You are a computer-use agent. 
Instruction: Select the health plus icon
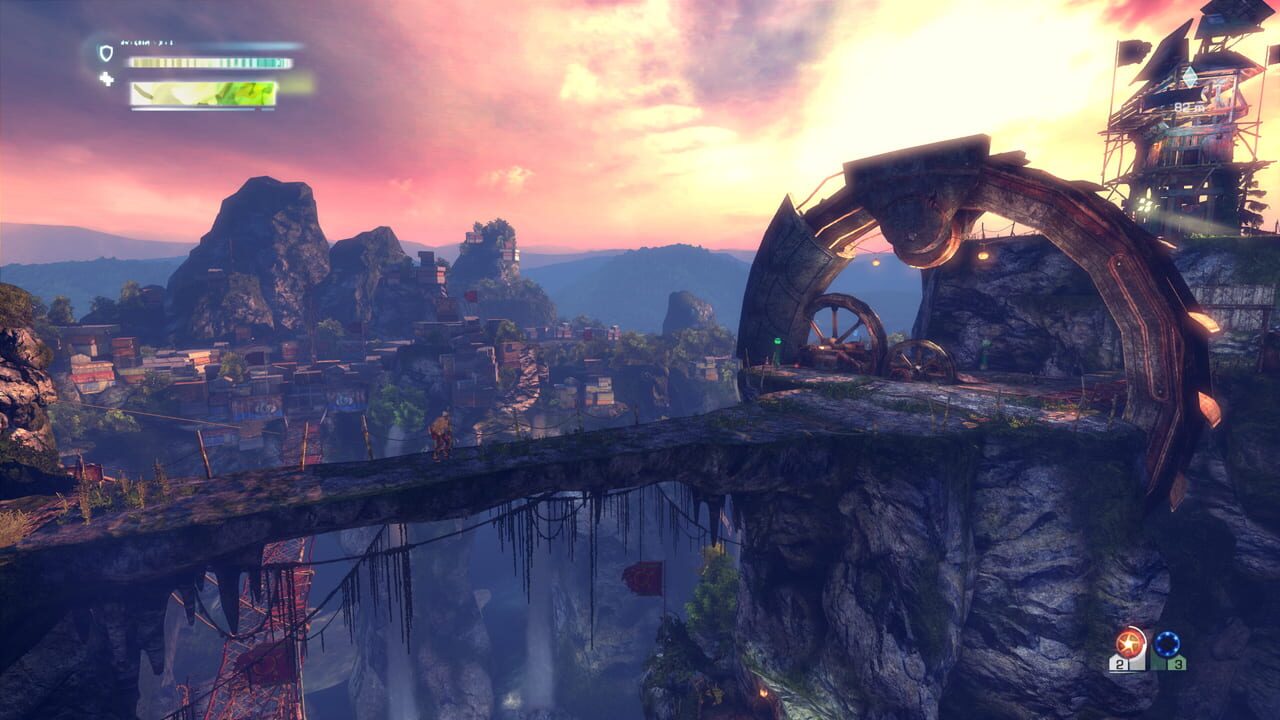(105, 79)
